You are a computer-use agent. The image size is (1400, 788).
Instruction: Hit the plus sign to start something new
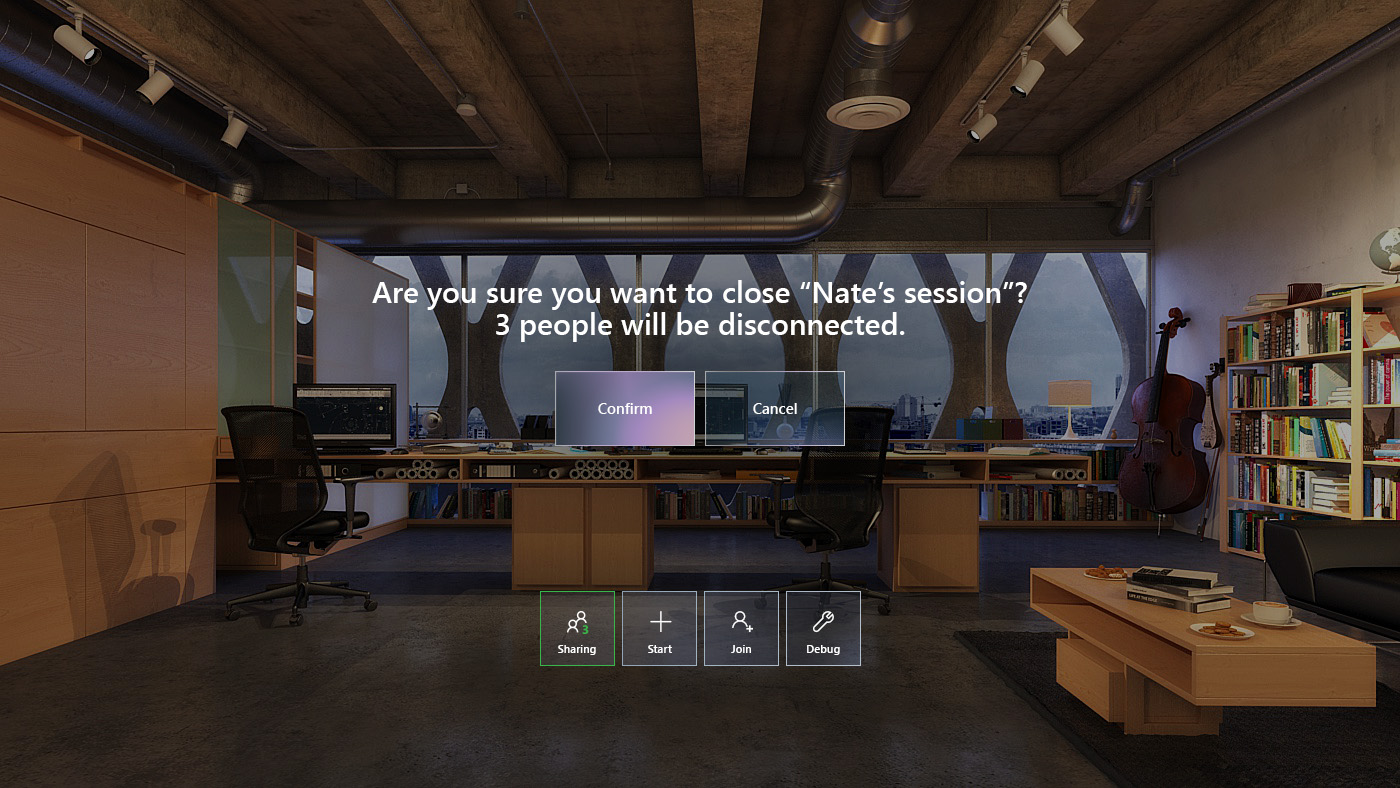(659, 621)
